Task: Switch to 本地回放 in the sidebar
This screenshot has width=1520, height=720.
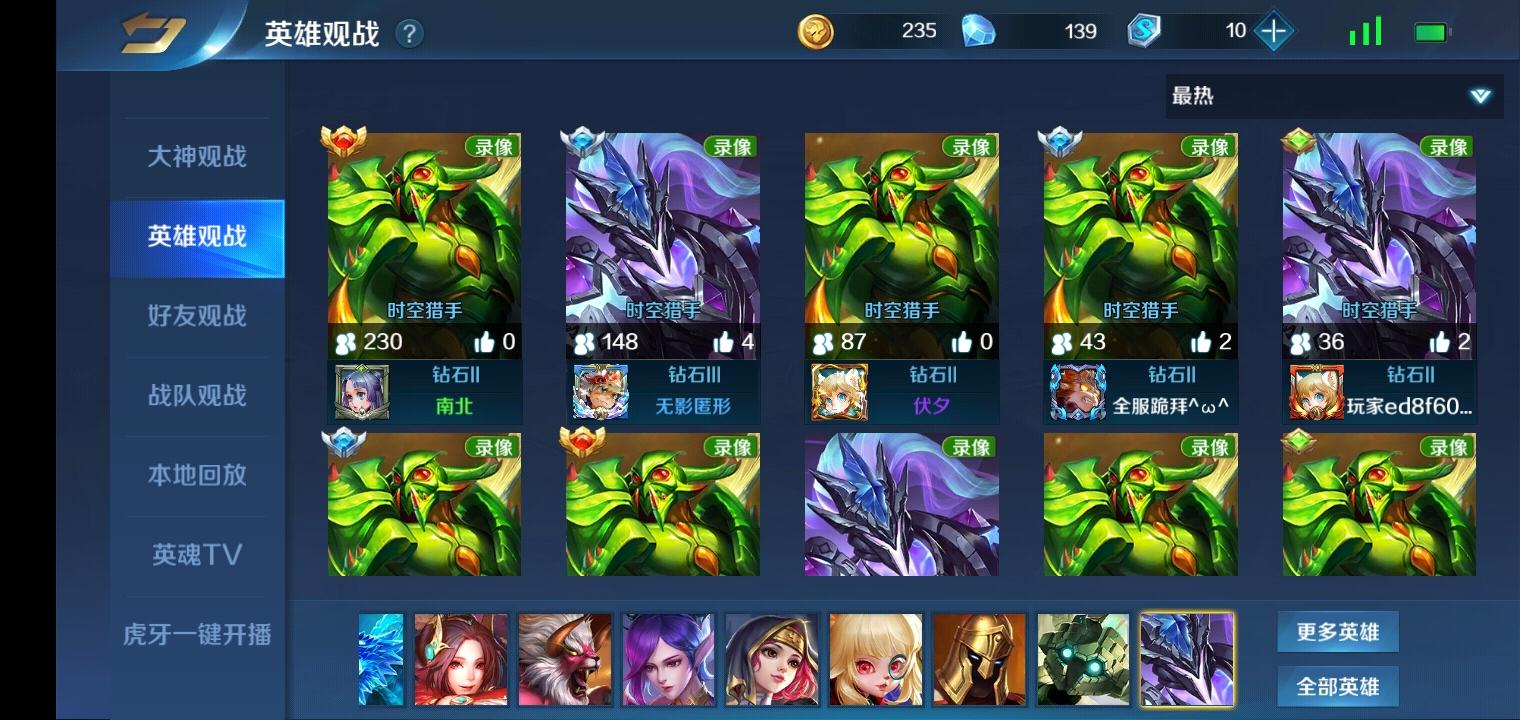Action: tap(196, 476)
